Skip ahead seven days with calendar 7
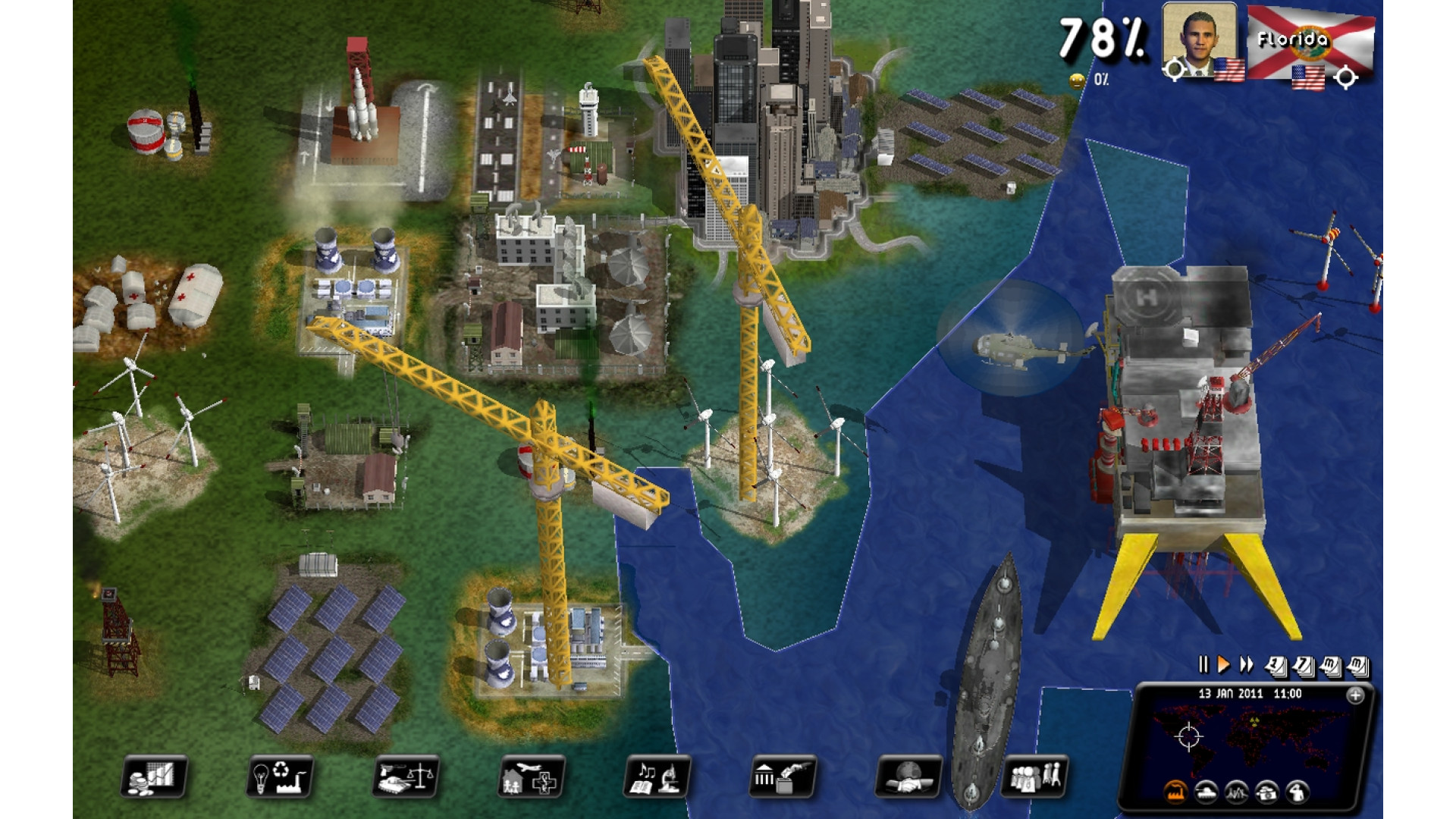The height and width of the screenshot is (819, 1456). 1303,667
